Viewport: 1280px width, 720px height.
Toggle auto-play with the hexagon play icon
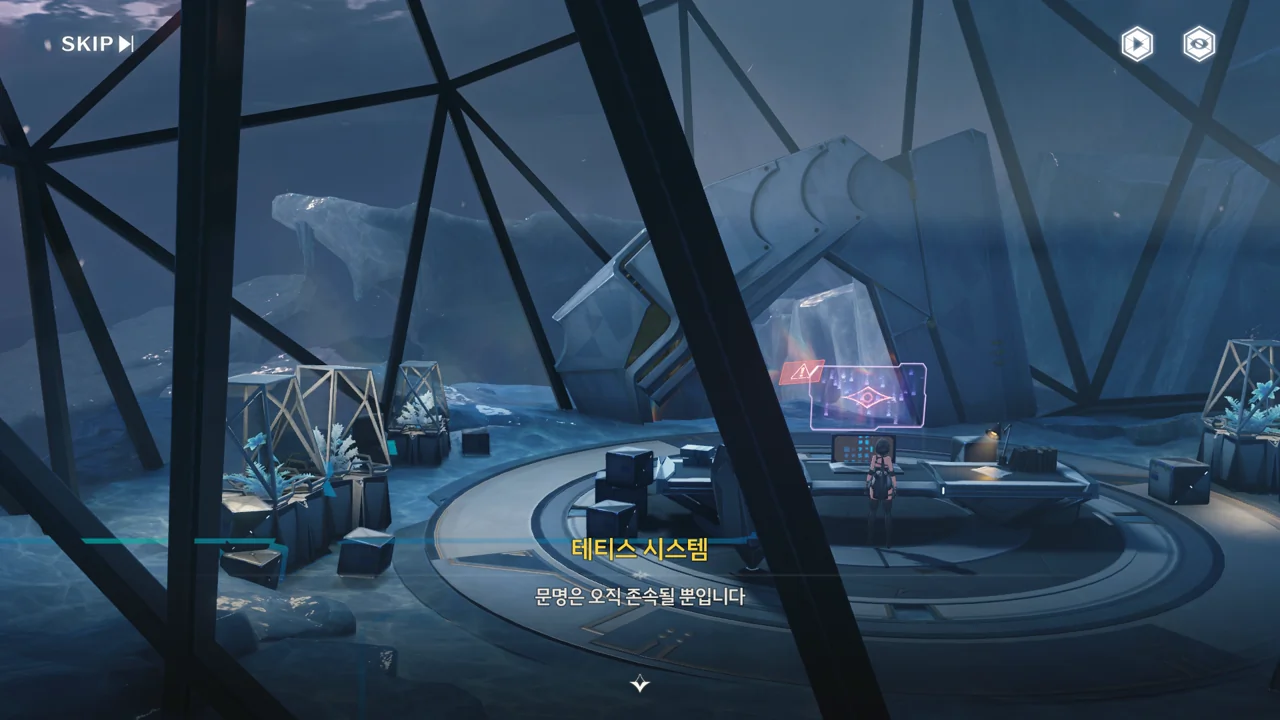coord(1136,44)
